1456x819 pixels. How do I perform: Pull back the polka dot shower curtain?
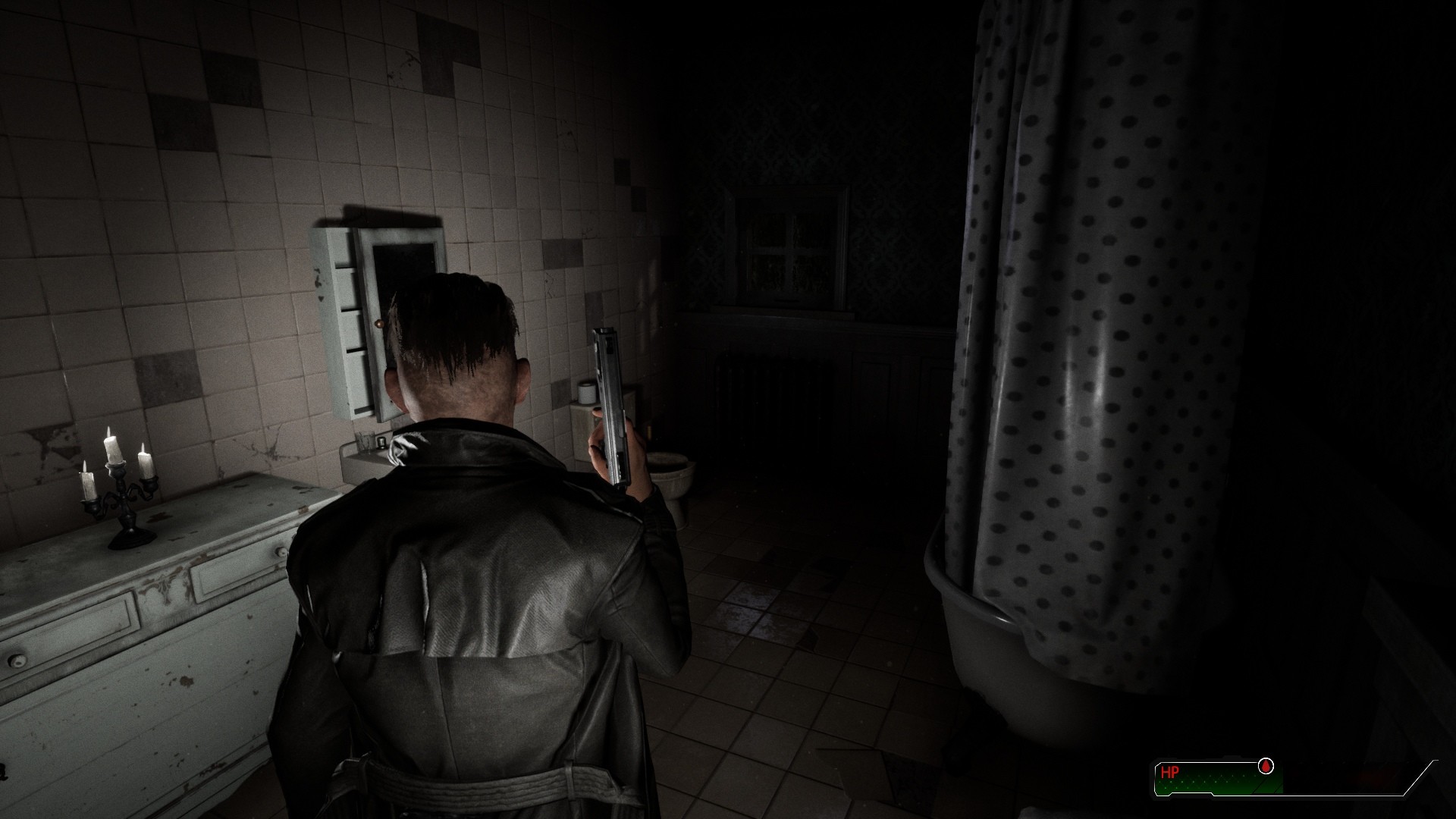[1084, 341]
